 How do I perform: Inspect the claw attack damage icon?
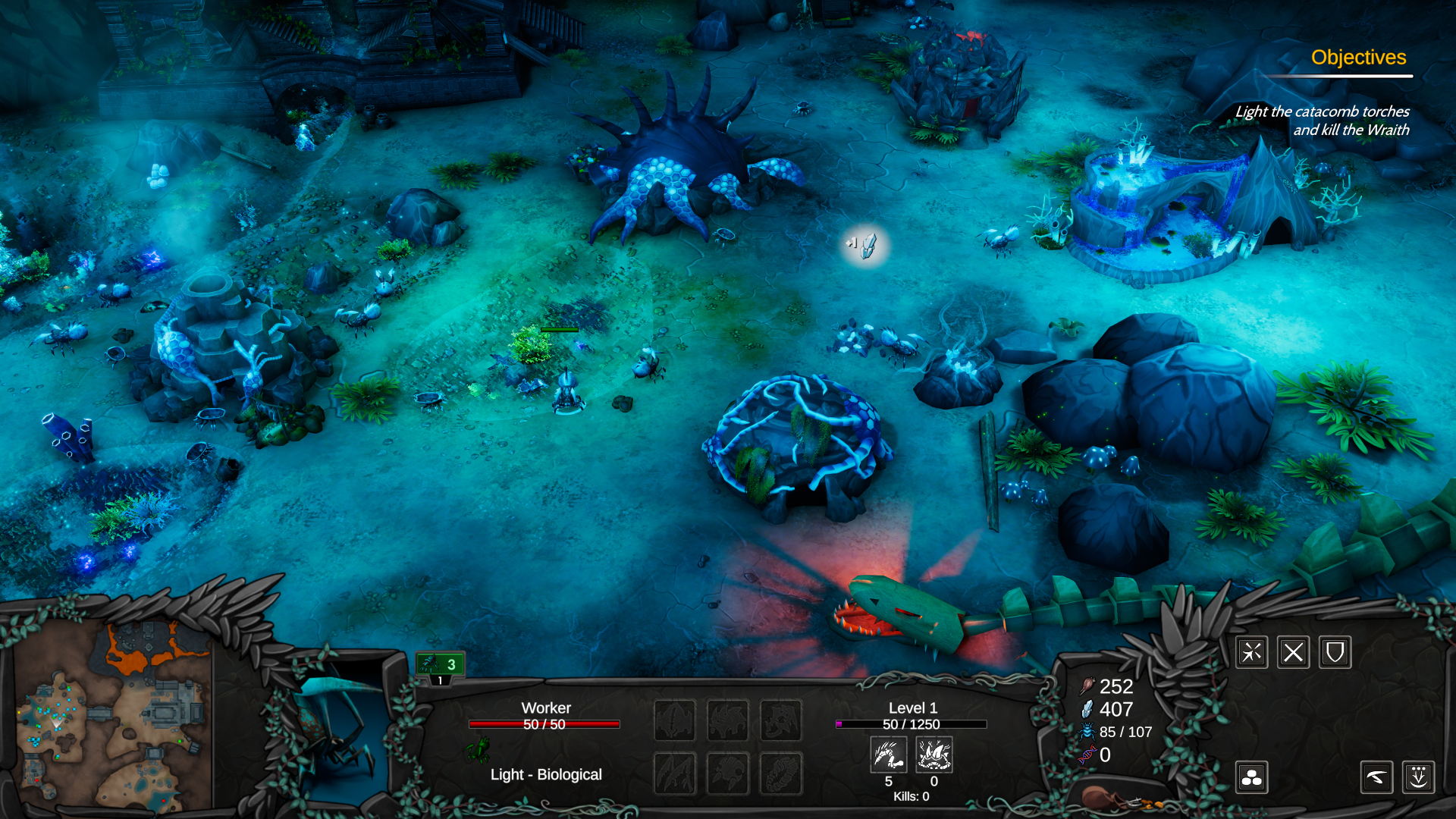[888, 755]
